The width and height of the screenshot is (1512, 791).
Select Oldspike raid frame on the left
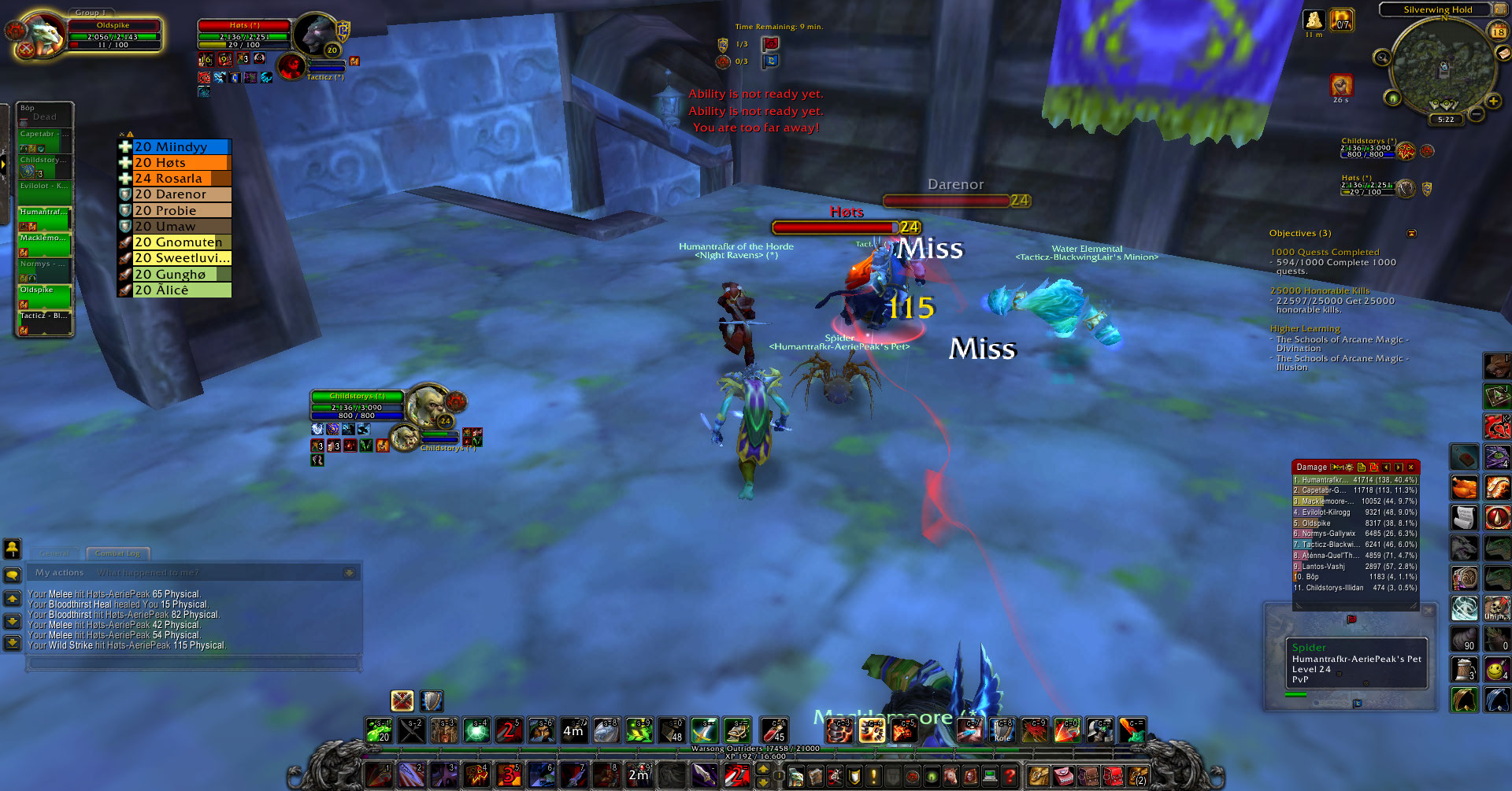[44, 296]
